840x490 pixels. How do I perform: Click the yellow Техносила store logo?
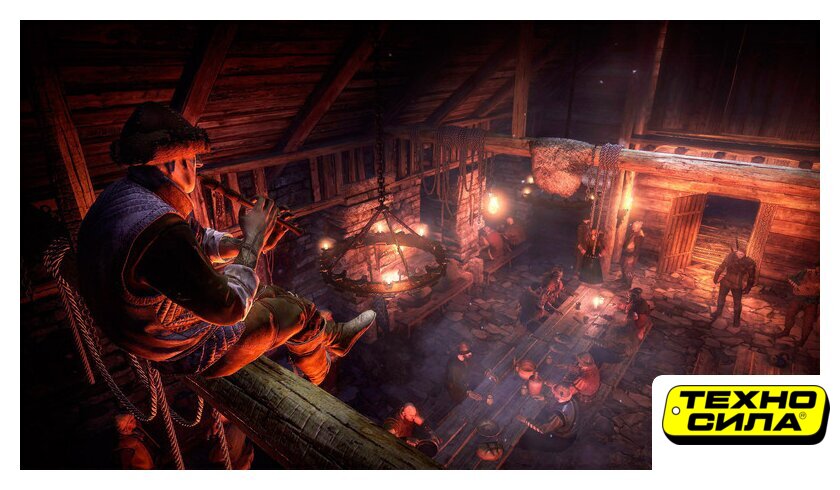[745, 414]
